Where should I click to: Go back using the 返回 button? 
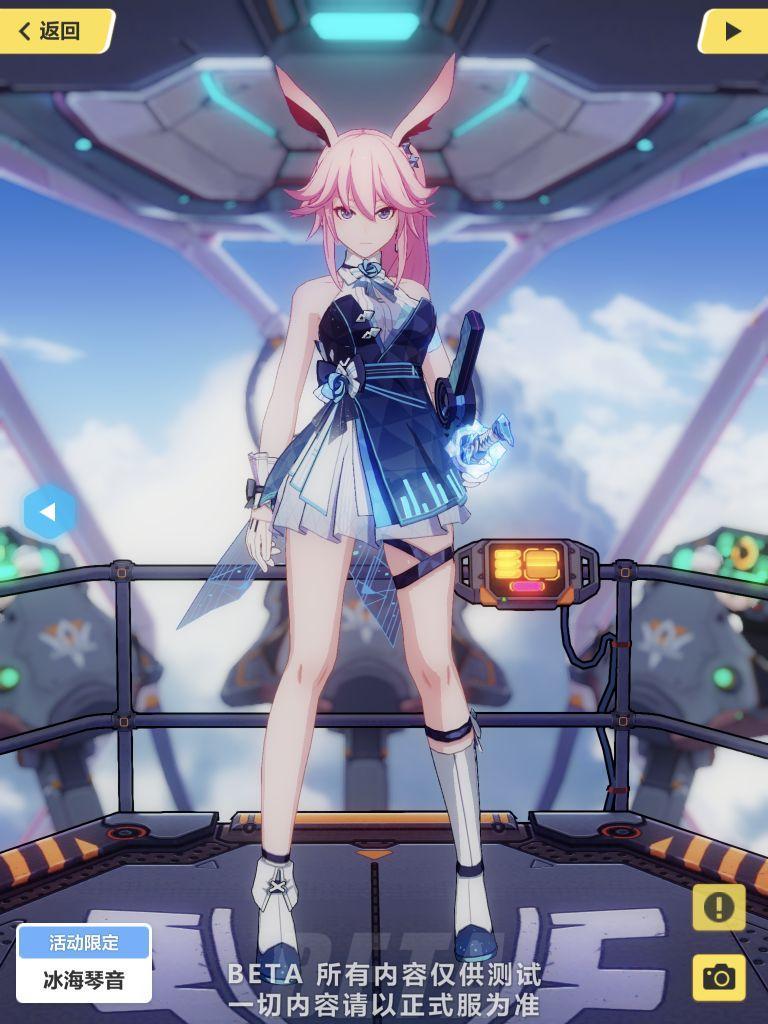click(x=55, y=31)
